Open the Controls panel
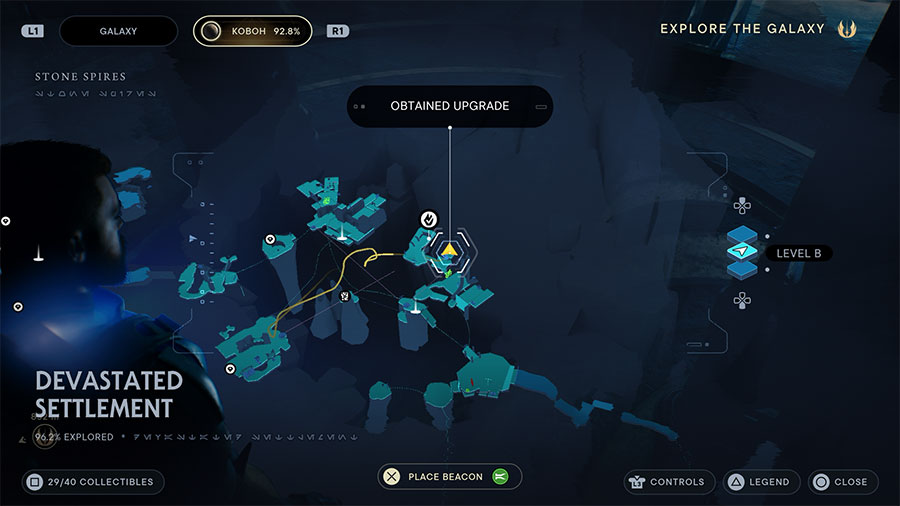 pyautogui.click(x=670, y=482)
